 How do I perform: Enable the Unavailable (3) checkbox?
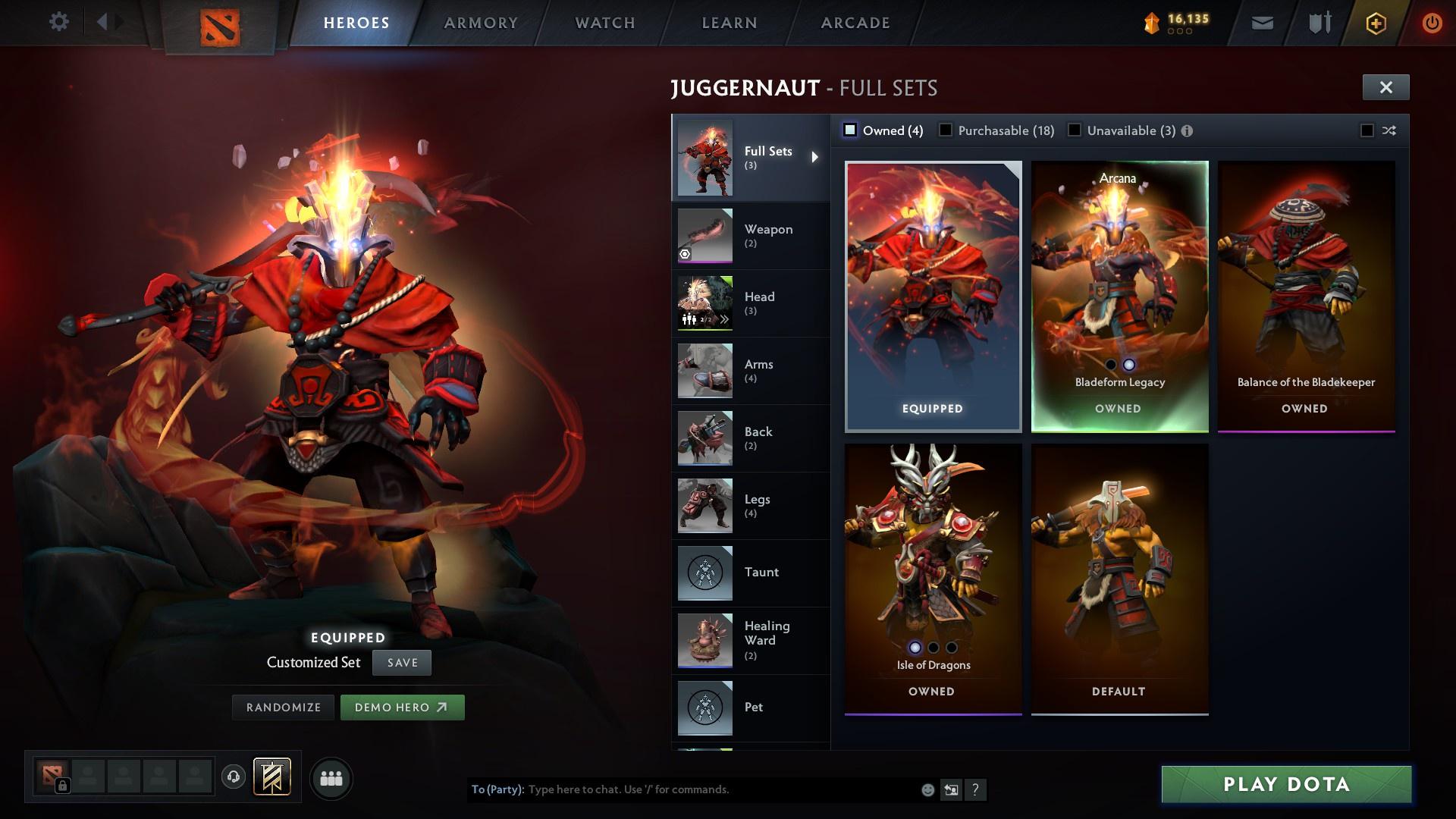(1074, 130)
